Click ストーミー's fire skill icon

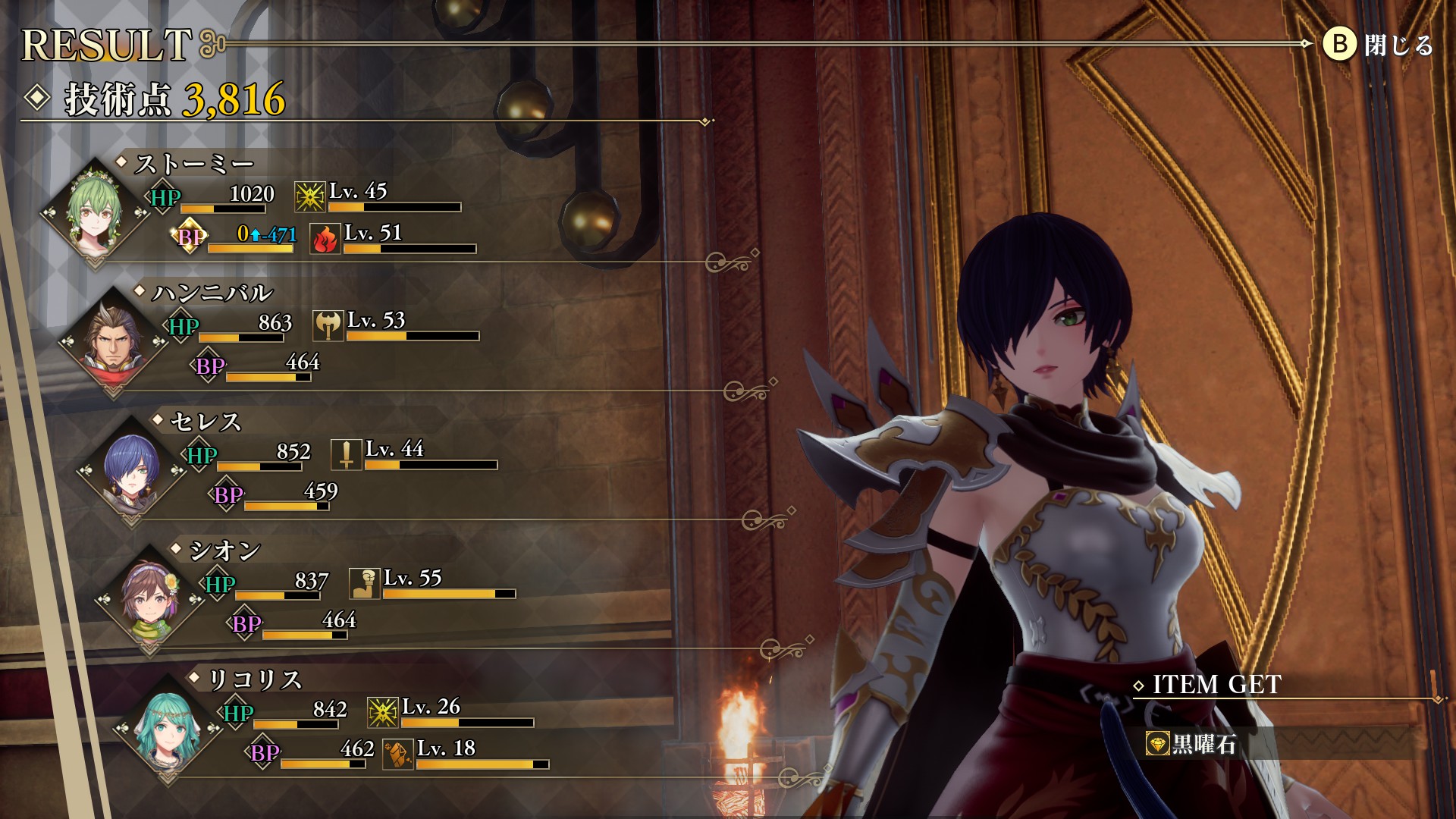(325, 239)
